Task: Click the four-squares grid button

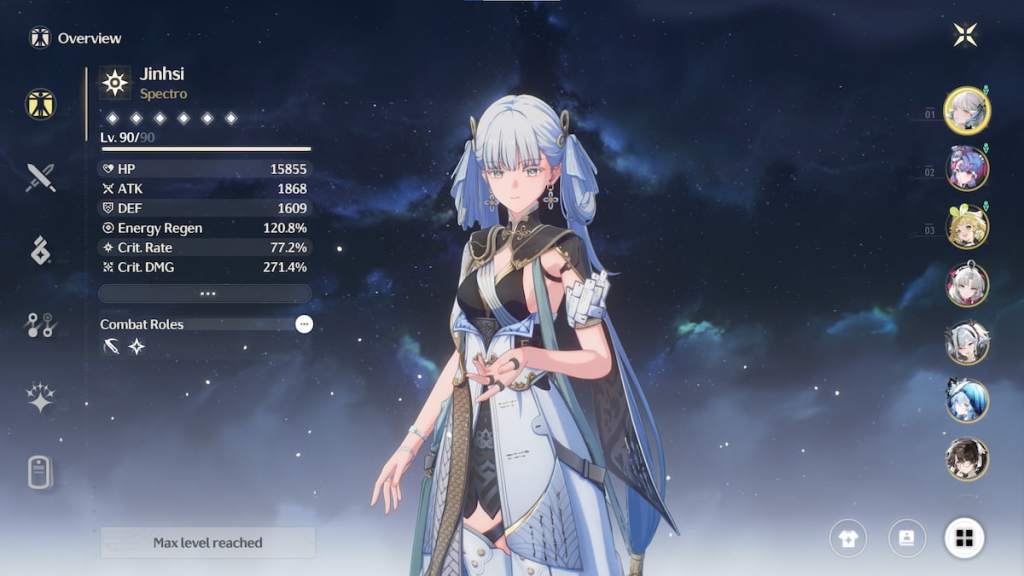Action: [x=964, y=538]
